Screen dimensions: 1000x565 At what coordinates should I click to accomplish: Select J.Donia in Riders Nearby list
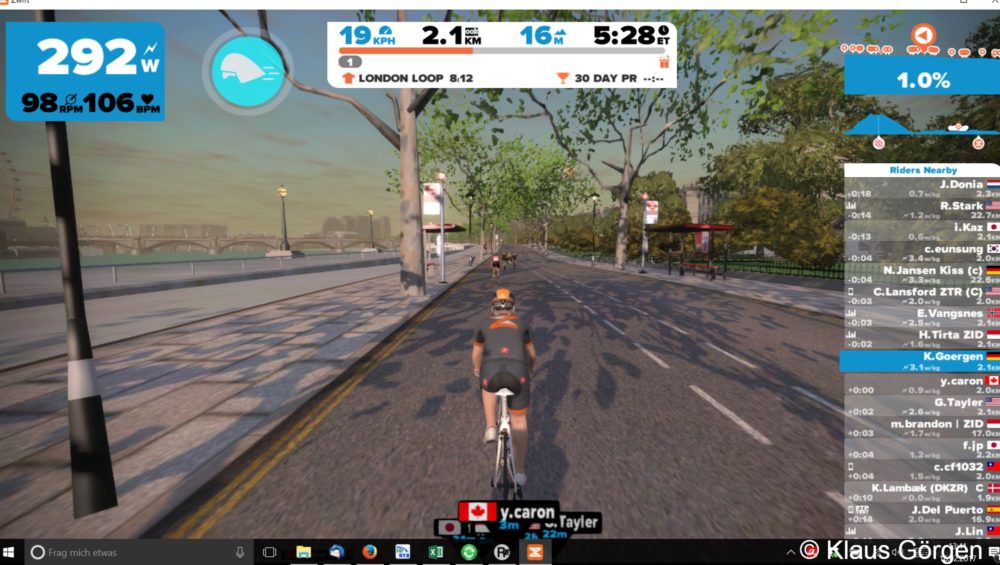coord(920,188)
